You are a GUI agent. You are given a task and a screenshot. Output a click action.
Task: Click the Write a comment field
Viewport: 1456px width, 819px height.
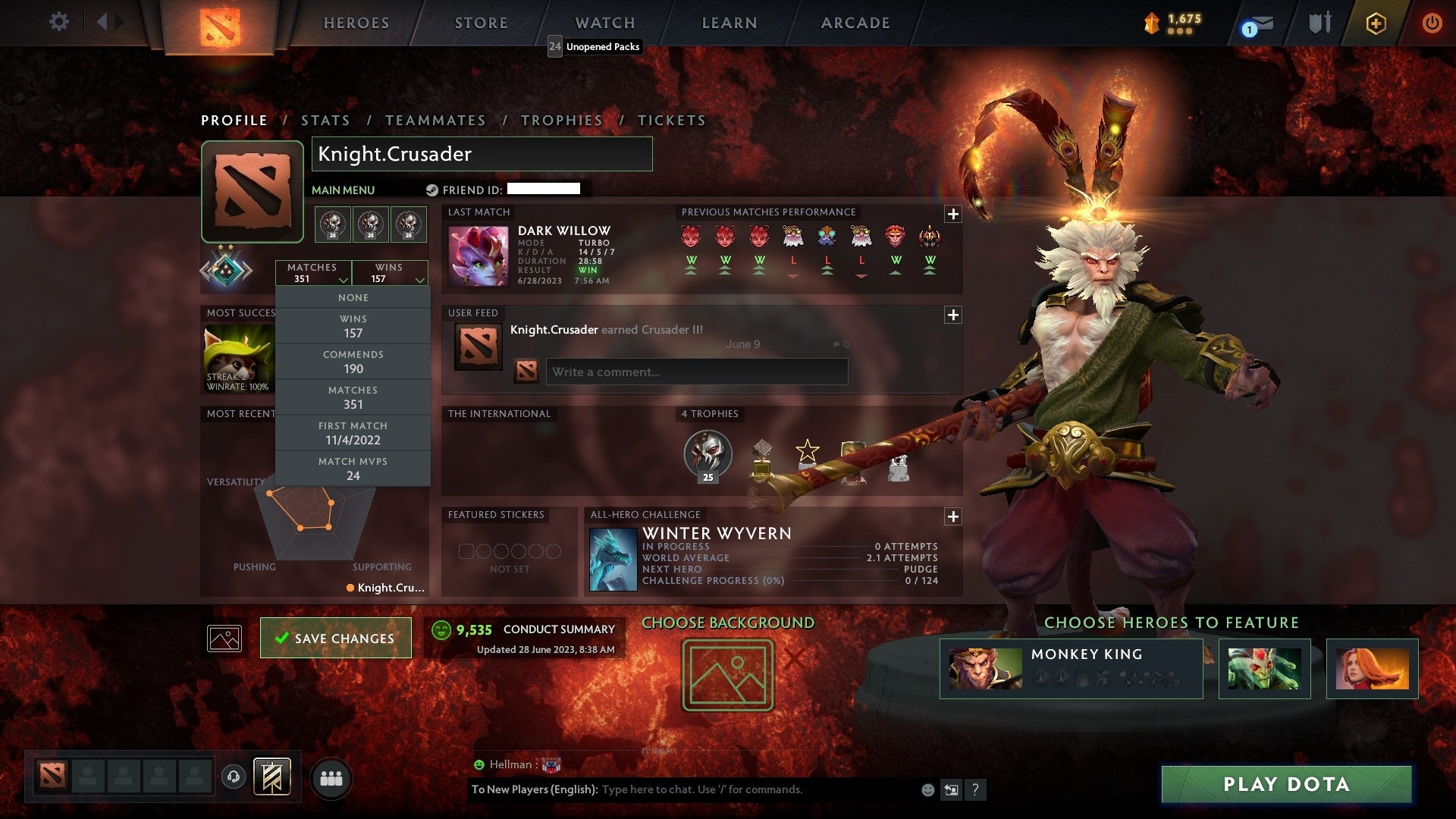[695, 372]
